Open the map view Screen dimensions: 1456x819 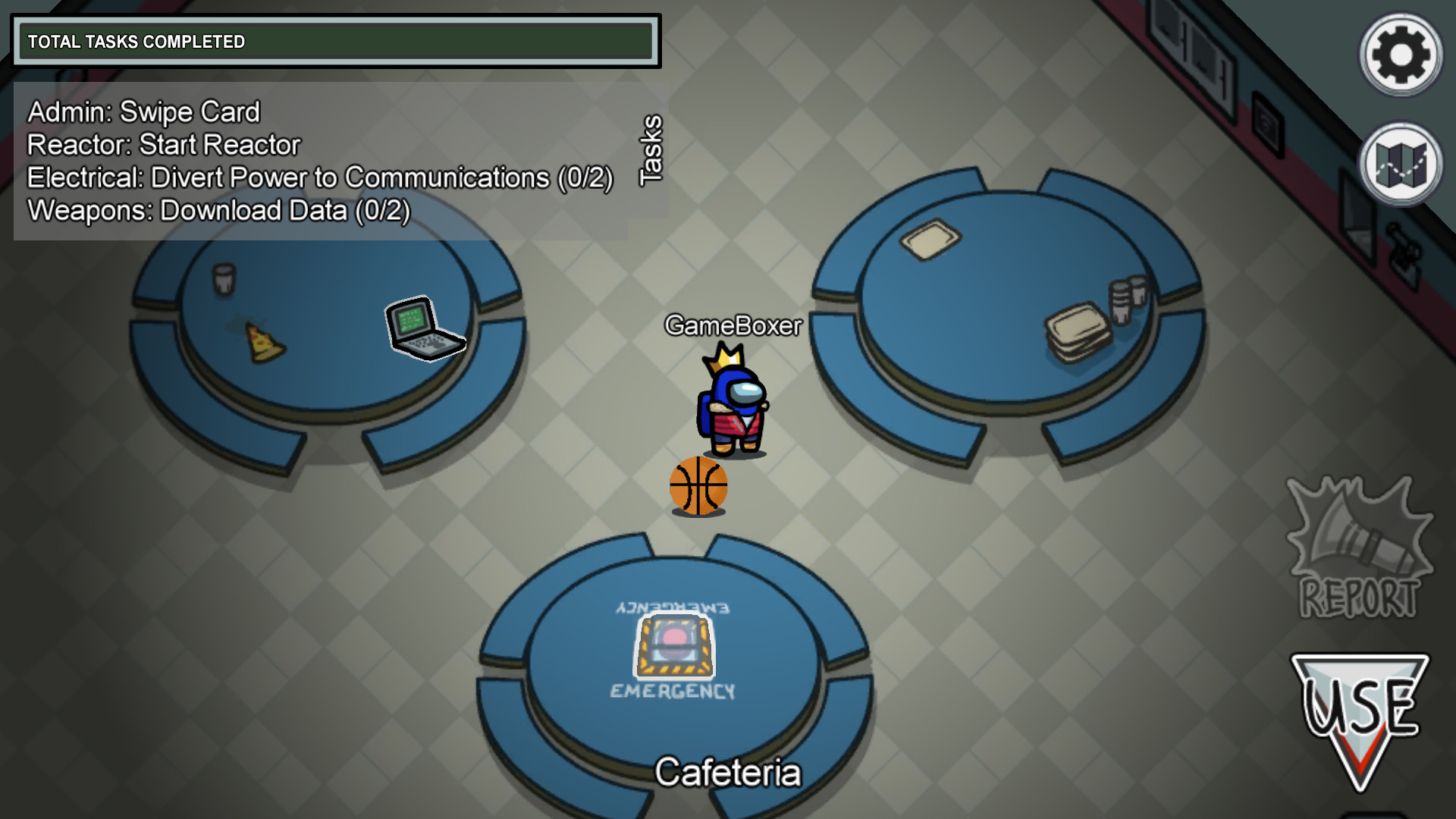coord(1399,165)
